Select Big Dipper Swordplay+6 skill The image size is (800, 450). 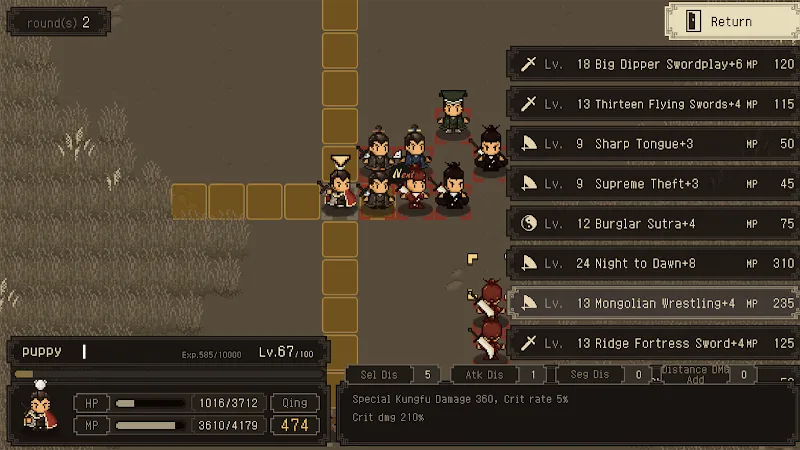(x=654, y=64)
